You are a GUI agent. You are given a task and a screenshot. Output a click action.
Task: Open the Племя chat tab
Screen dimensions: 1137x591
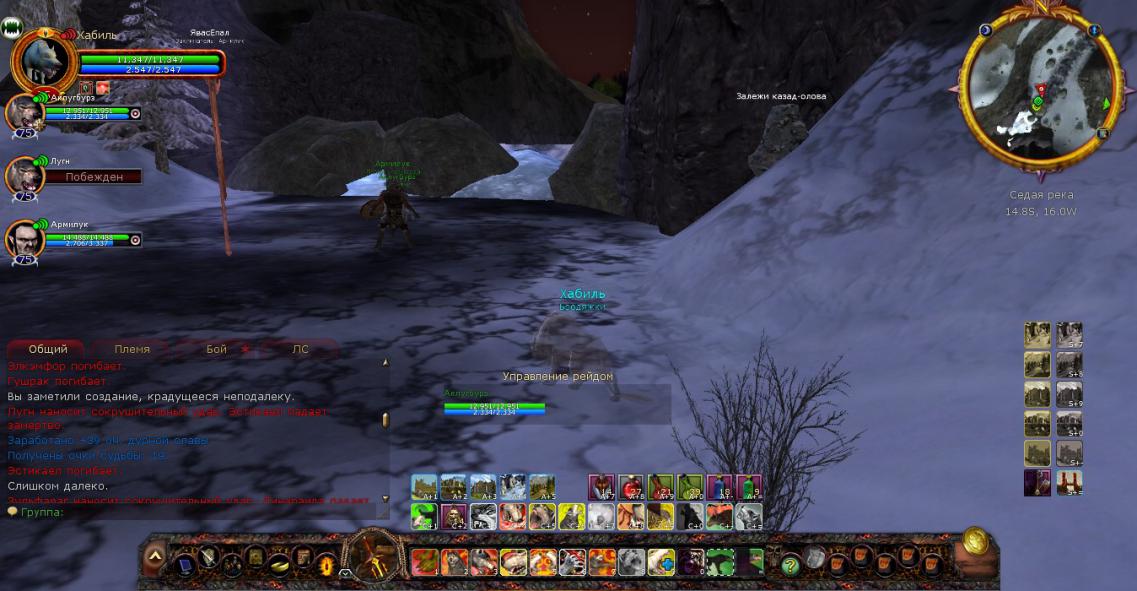pyautogui.click(x=132, y=349)
